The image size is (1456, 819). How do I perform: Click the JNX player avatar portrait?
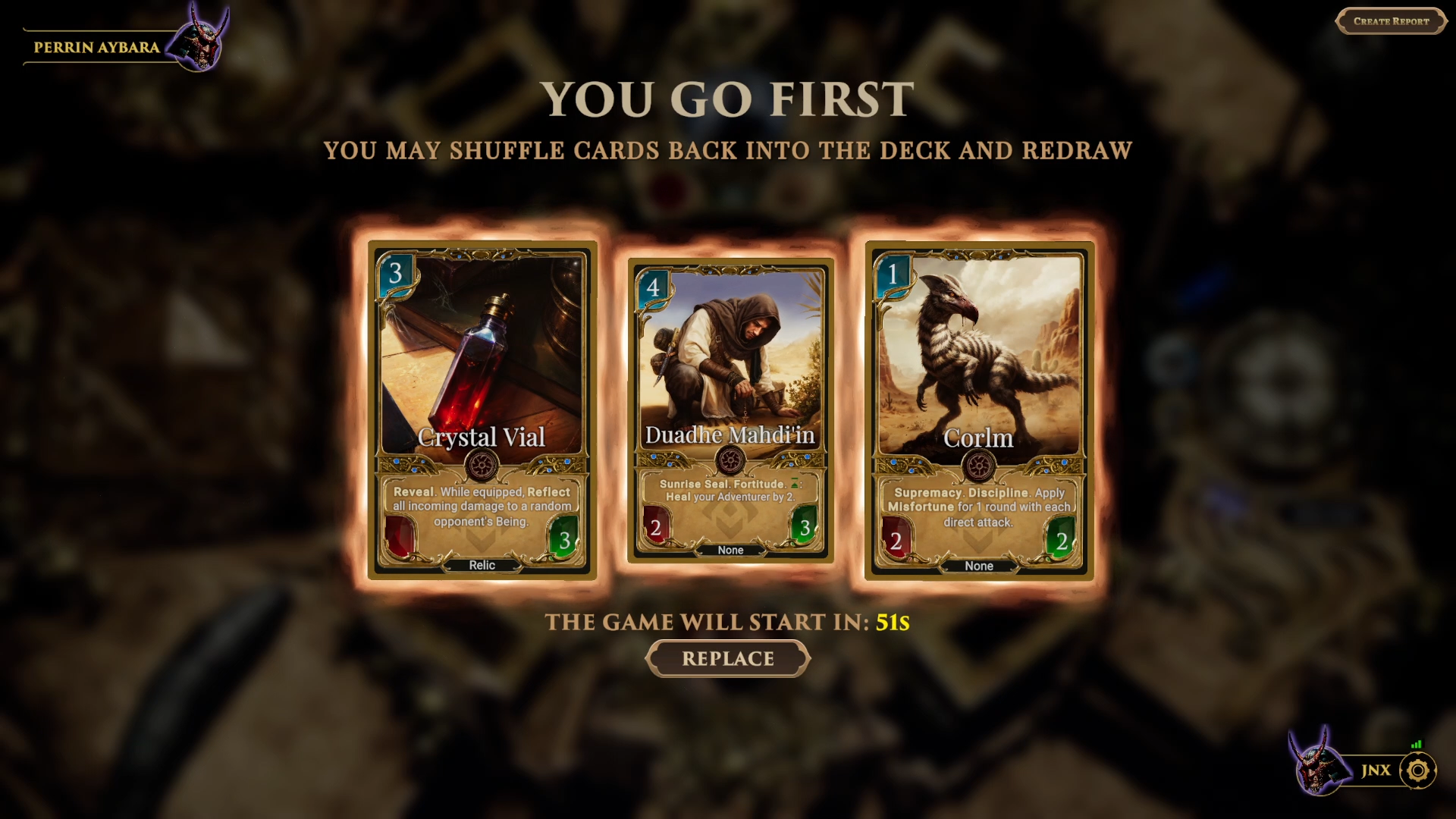1316,770
